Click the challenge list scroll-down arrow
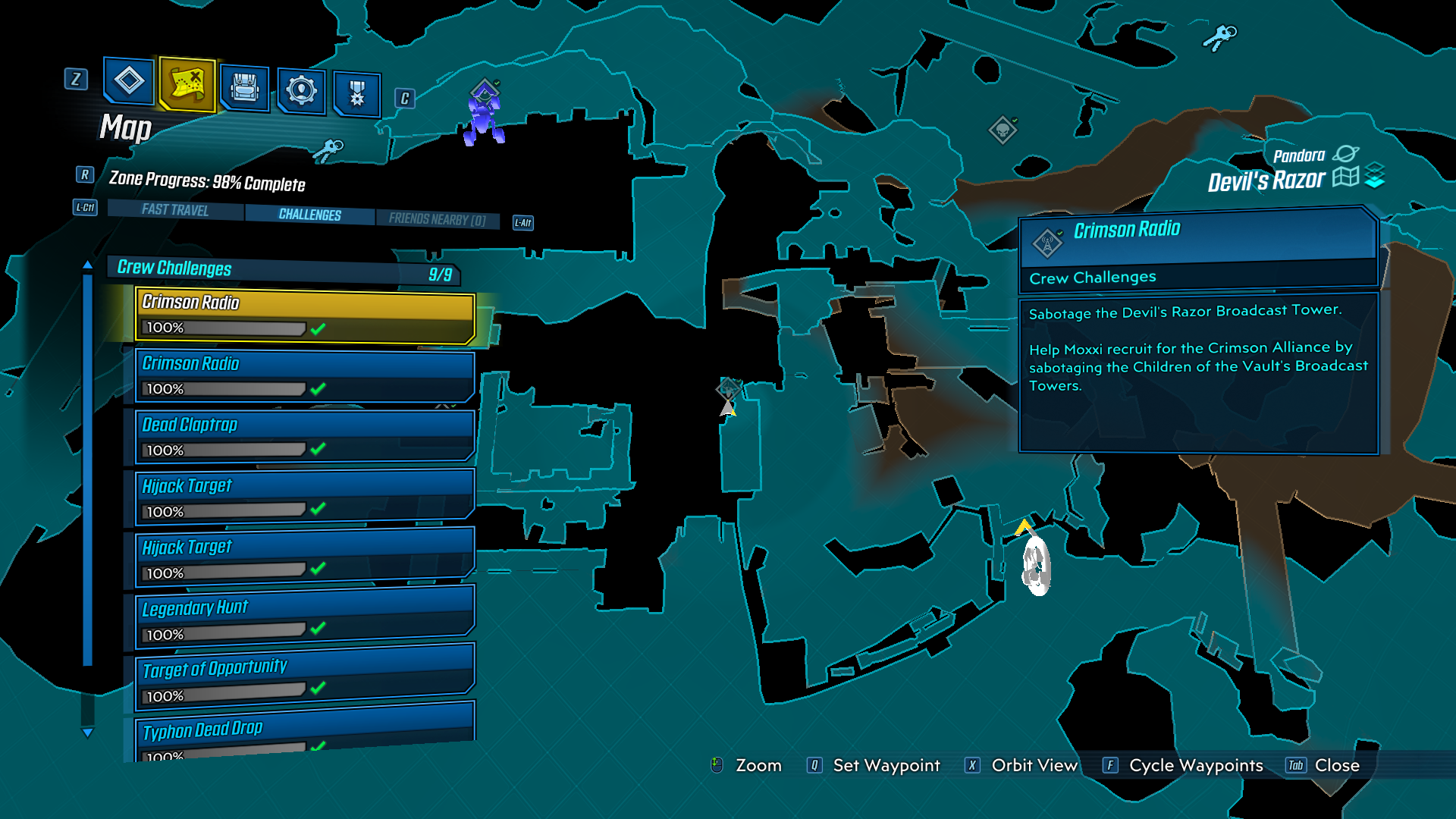The image size is (1456, 819). coord(88,733)
